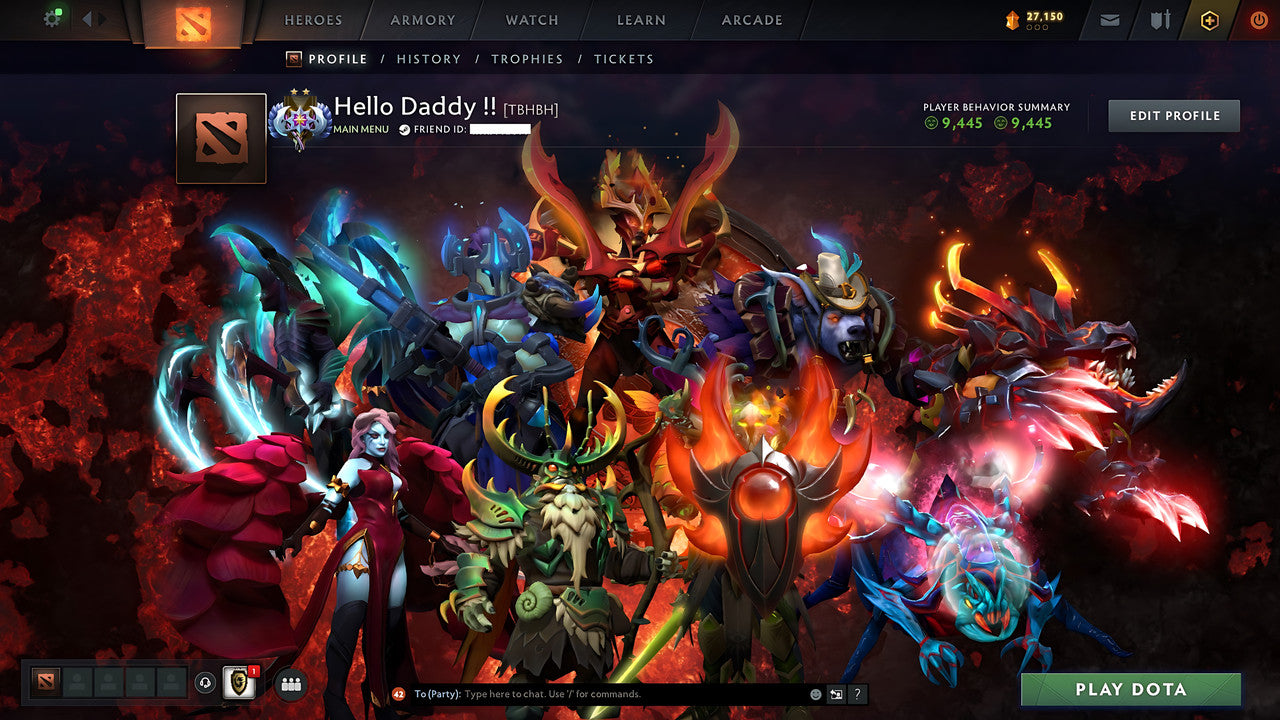
Task: Toggle voice chat with headset icon
Action: [x=206, y=684]
